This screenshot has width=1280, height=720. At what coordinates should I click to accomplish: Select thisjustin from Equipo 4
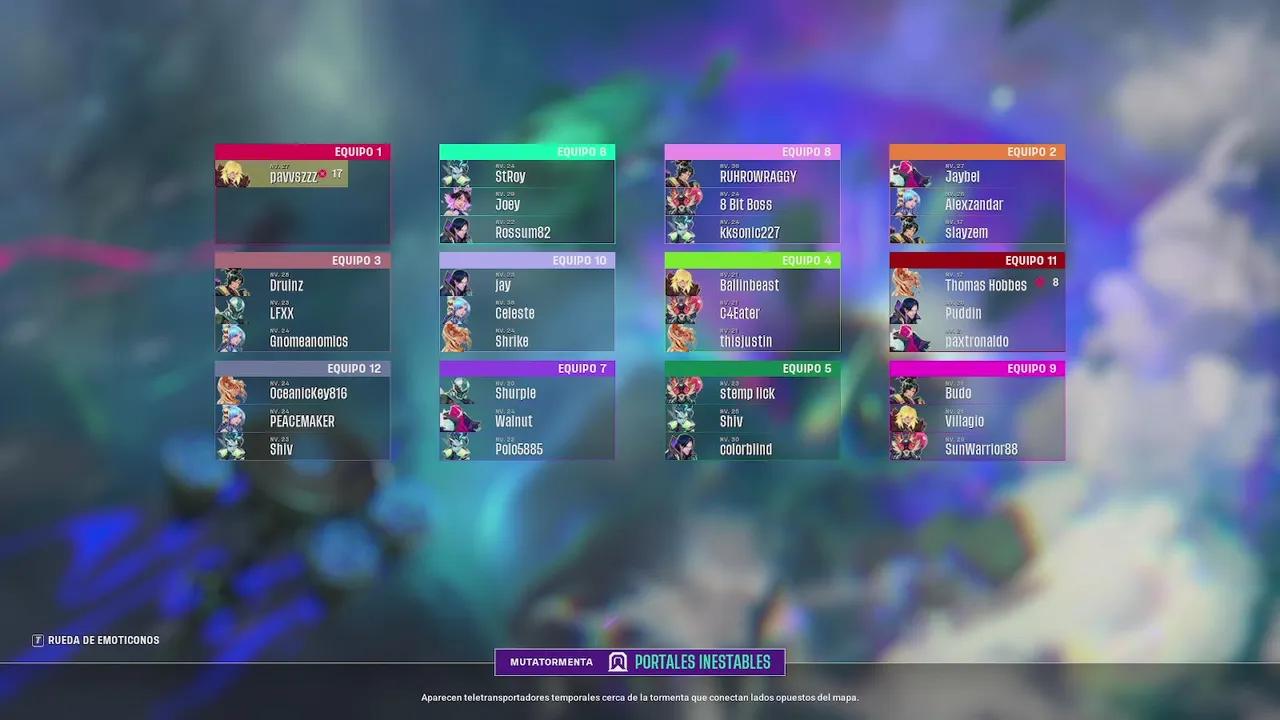[x=752, y=341]
